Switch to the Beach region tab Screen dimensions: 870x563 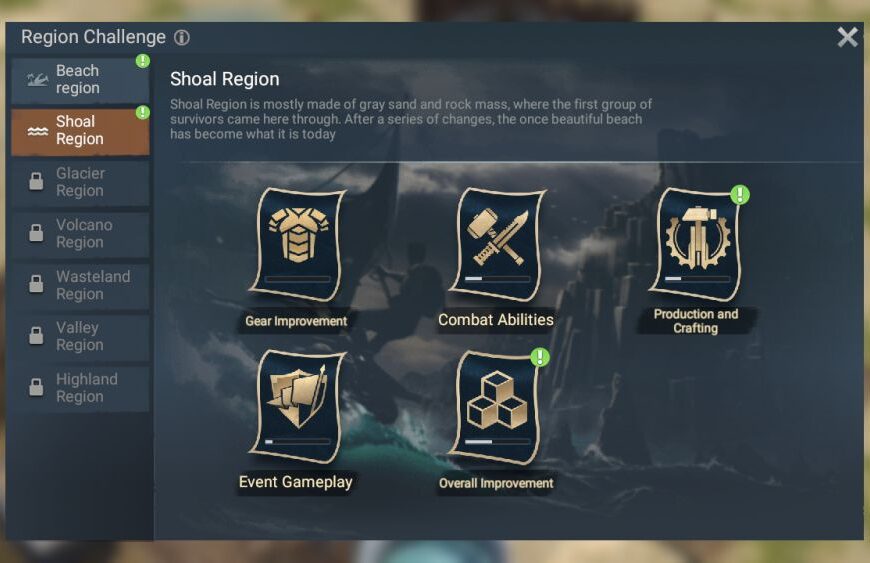[x=80, y=80]
